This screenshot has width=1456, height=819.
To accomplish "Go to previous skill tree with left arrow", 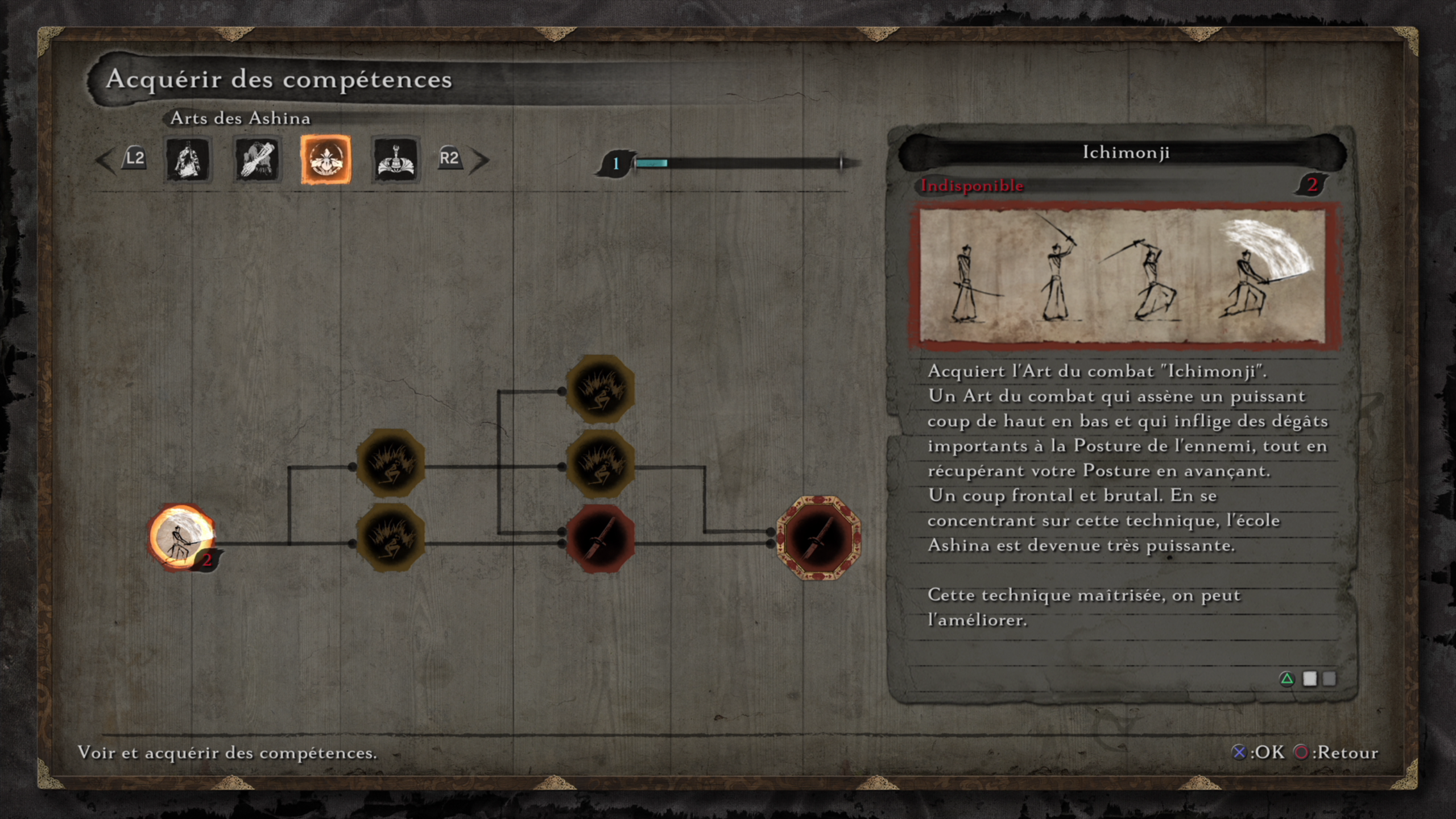I will coord(106,160).
